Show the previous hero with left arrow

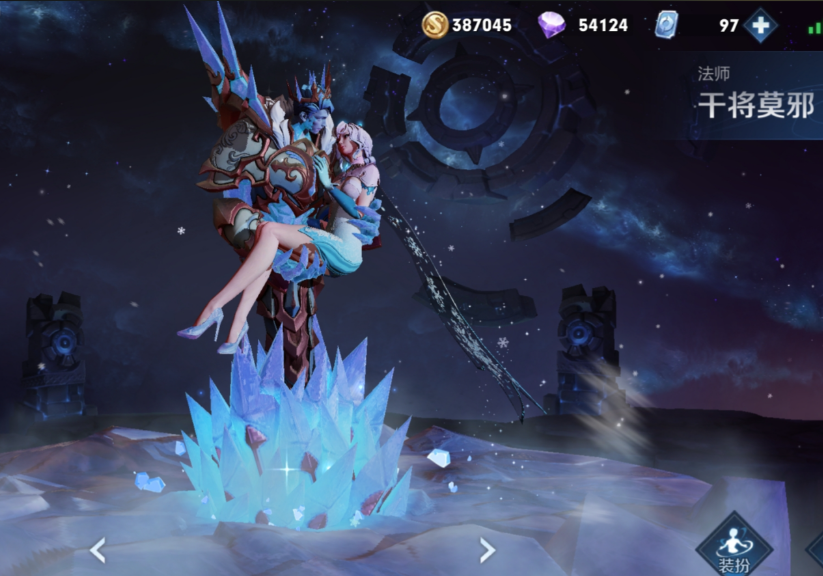[x=98, y=550]
